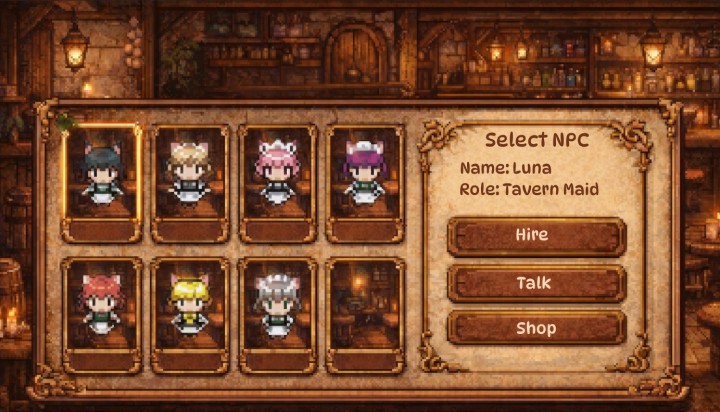The image size is (720, 412).
Task: Choose the purple-haired maid NPC card
Action: (365, 183)
